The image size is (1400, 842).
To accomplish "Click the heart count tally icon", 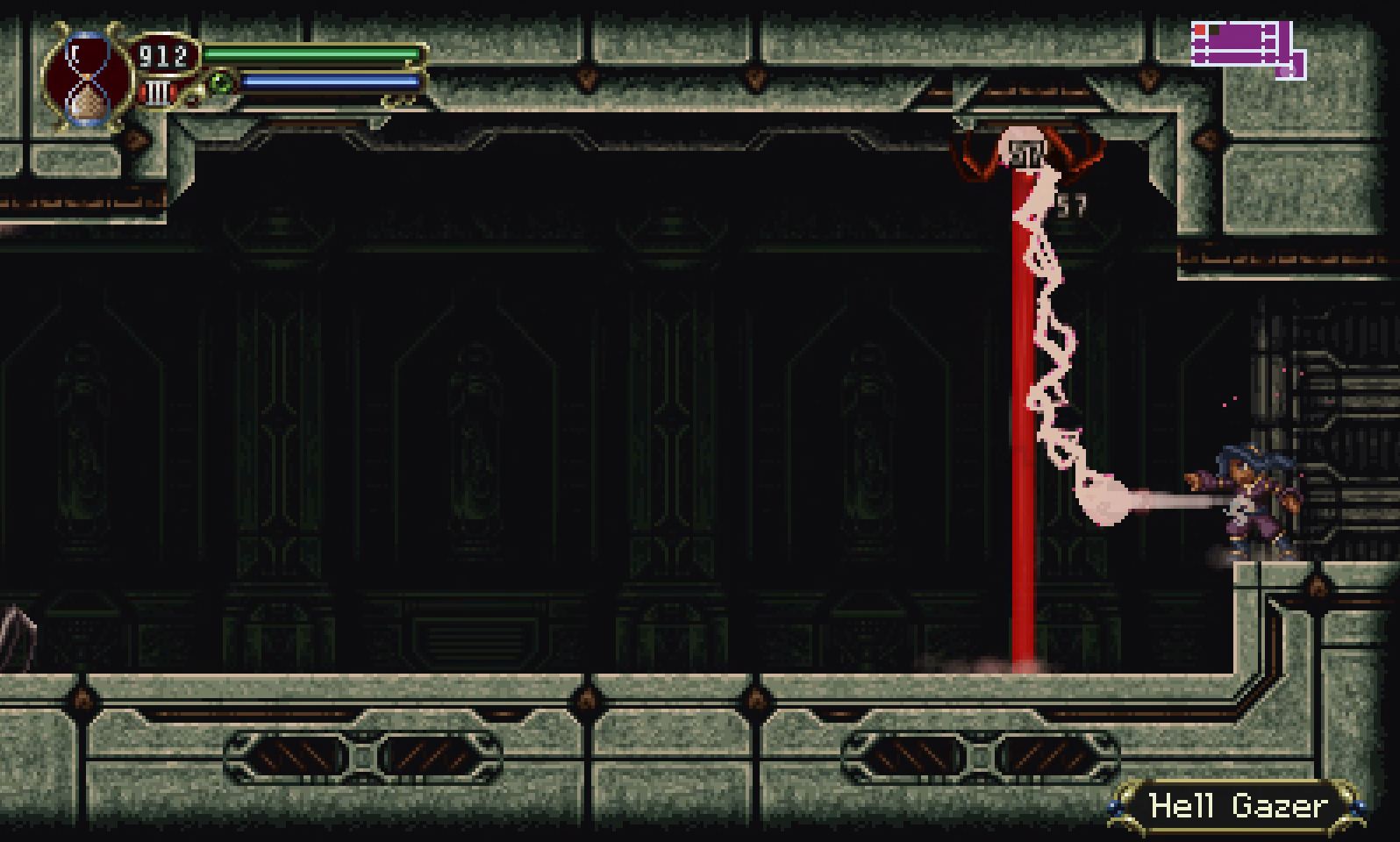I will click(x=158, y=89).
